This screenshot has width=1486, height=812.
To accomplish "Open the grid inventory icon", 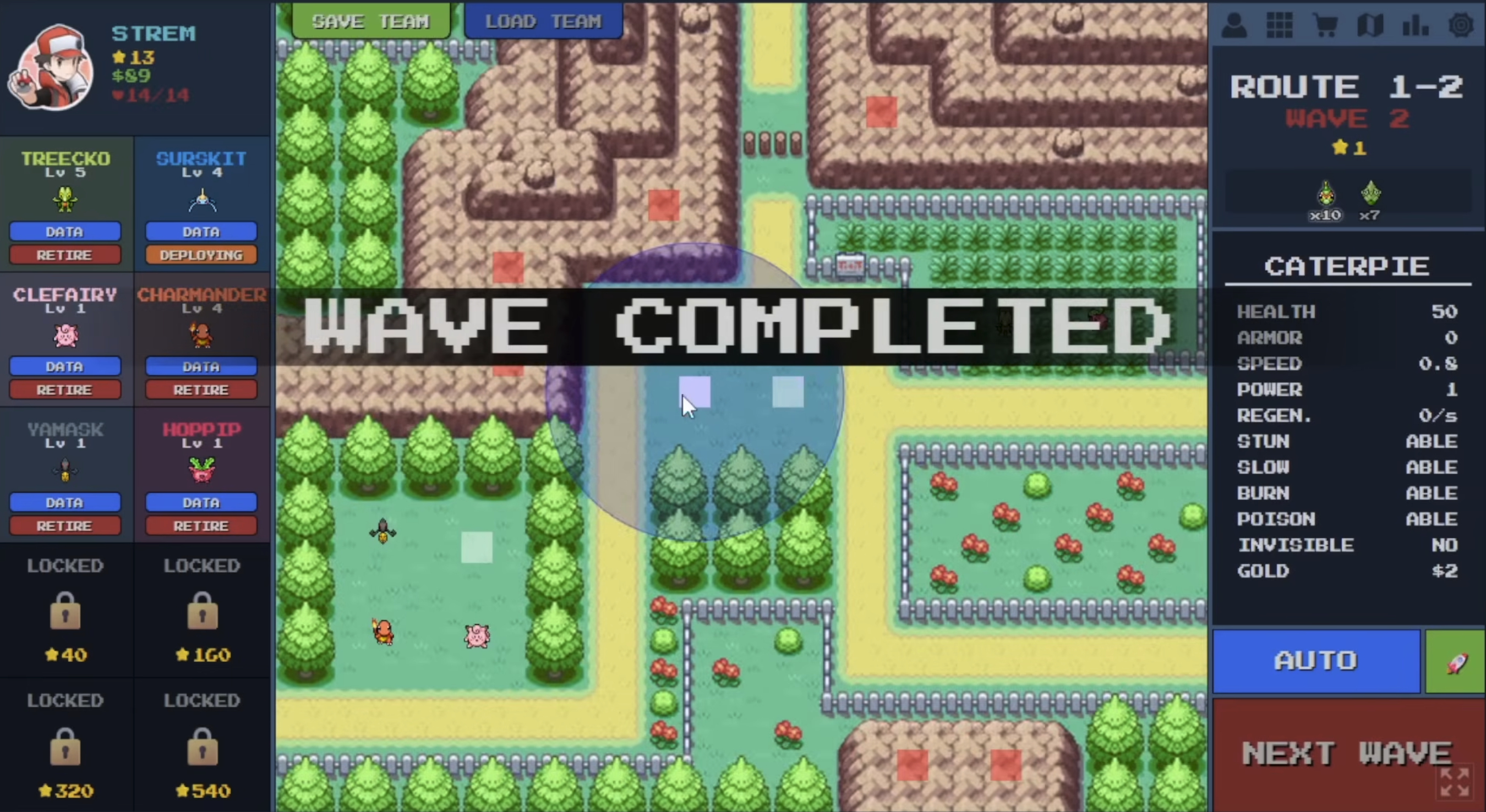I will [1280, 25].
